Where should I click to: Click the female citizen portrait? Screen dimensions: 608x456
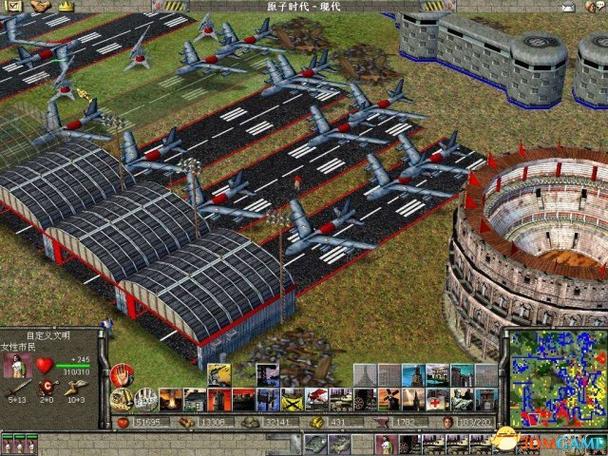(x=19, y=365)
